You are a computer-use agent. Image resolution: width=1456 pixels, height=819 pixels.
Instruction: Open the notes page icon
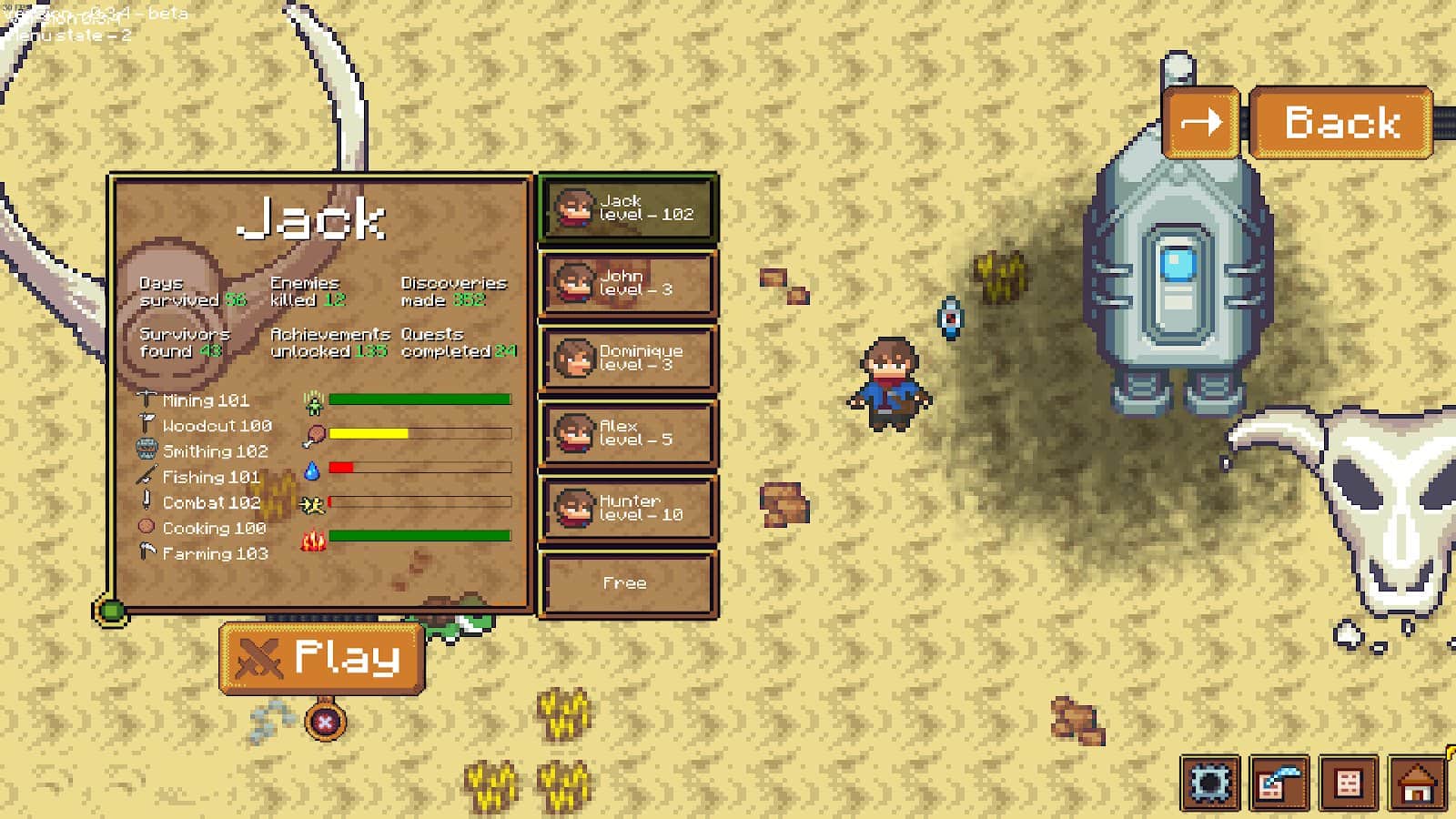tap(1349, 783)
